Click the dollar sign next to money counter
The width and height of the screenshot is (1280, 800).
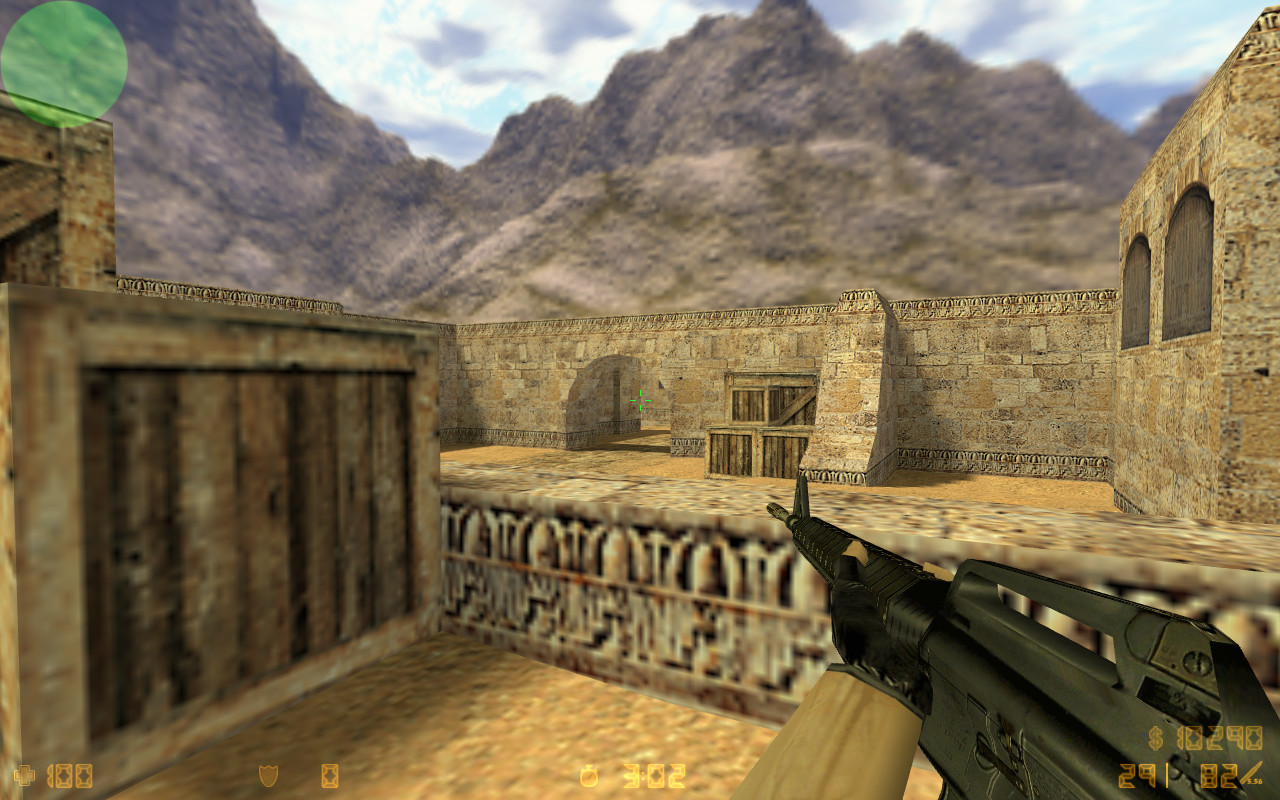point(1156,740)
